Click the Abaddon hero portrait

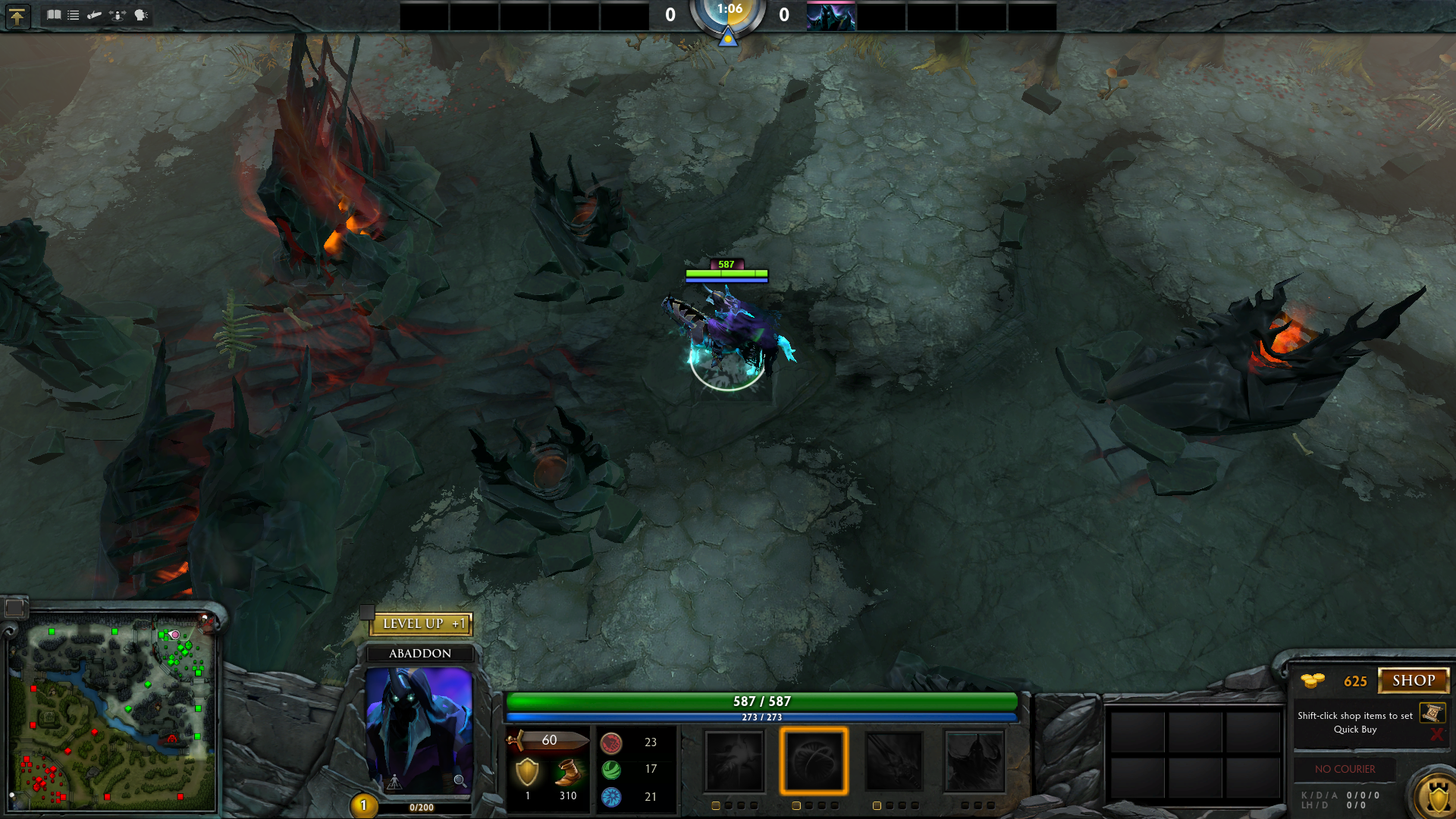419,728
